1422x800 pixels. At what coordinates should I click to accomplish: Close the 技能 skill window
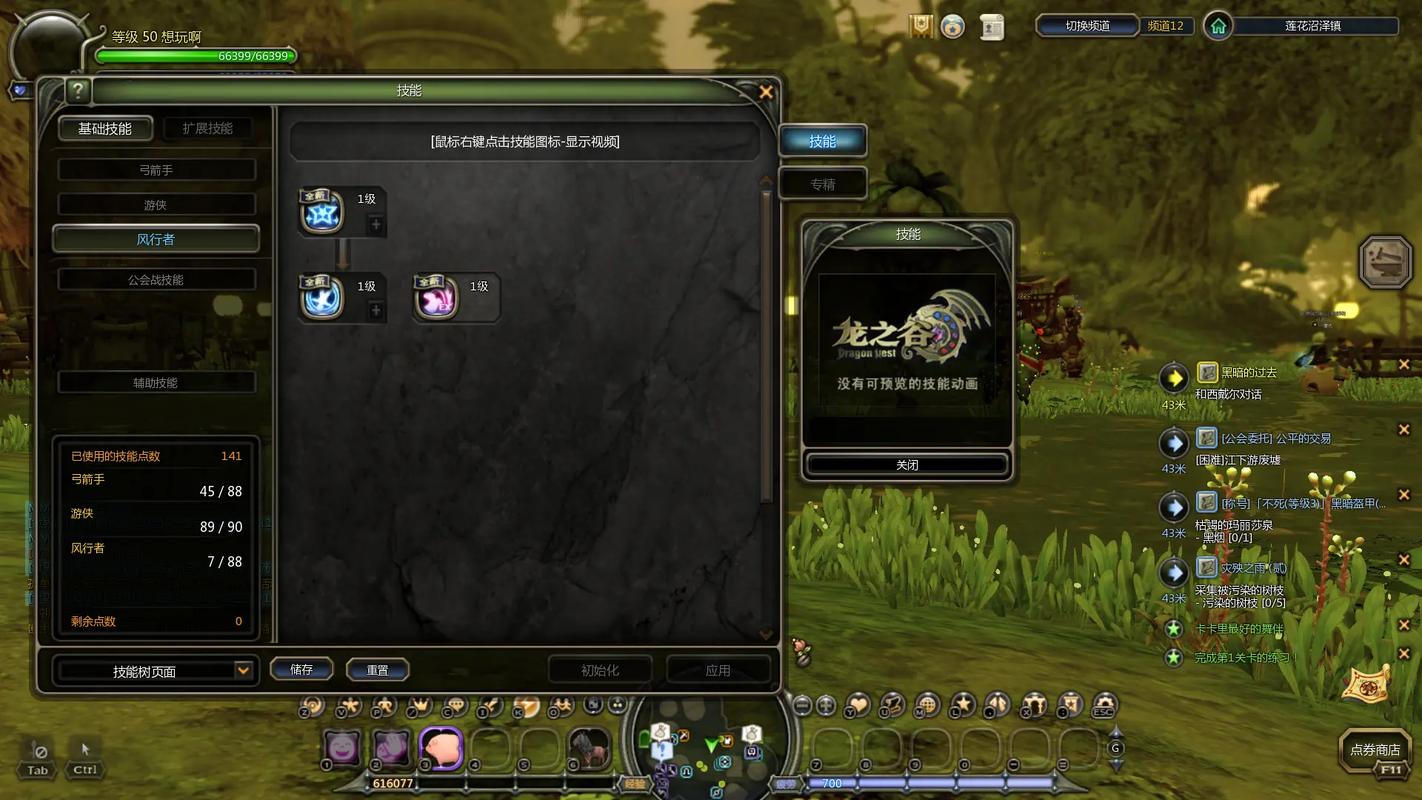766,92
